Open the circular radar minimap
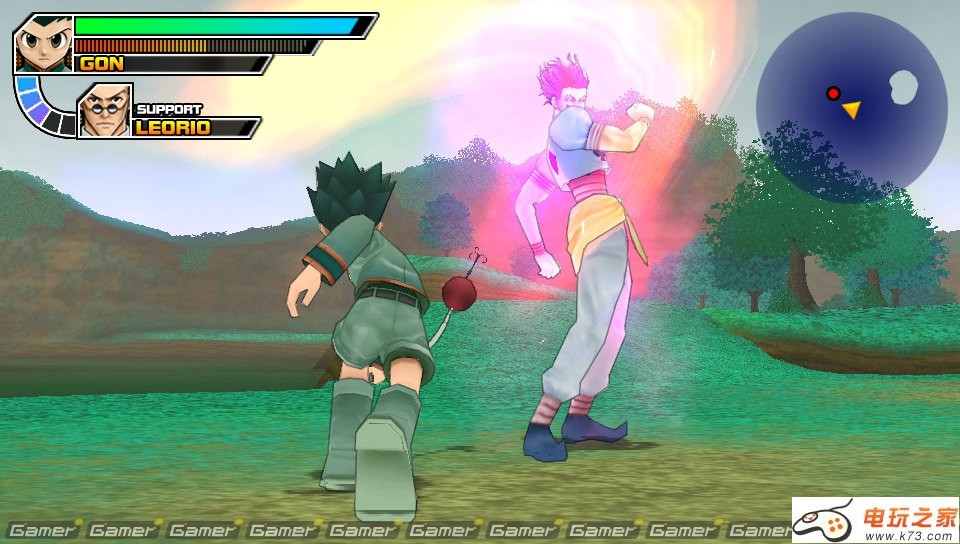The height and width of the screenshot is (544, 960). click(851, 107)
